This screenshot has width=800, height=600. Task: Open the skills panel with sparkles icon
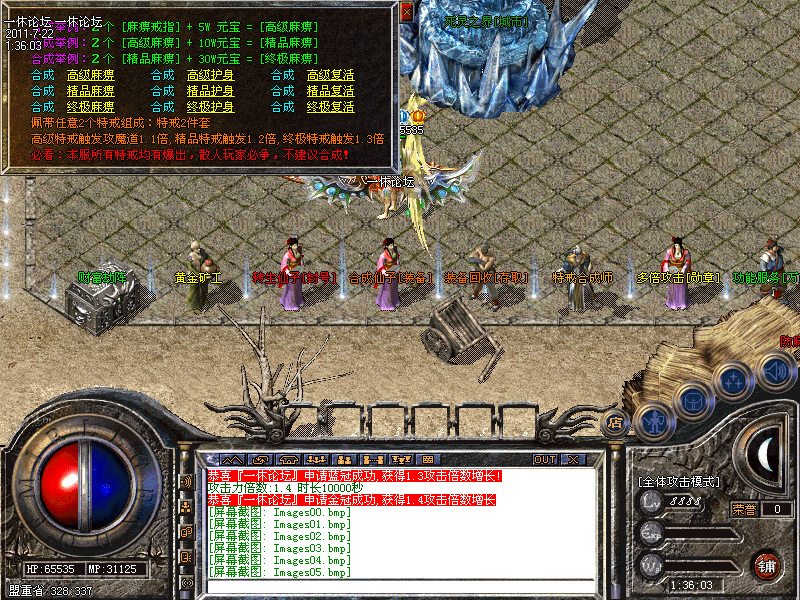pyautogui.click(x=734, y=381)
